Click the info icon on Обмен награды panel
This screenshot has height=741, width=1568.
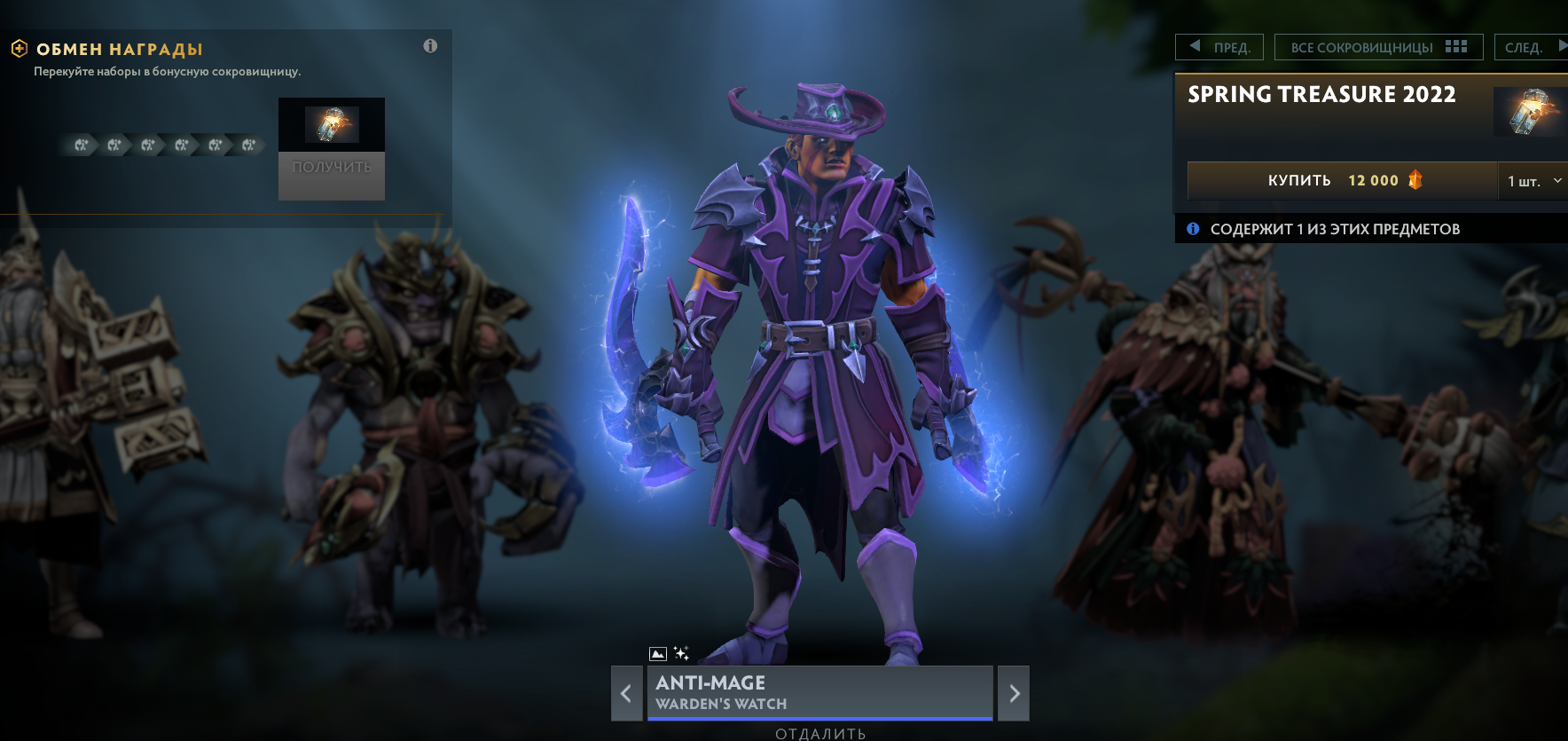(431, 47)
